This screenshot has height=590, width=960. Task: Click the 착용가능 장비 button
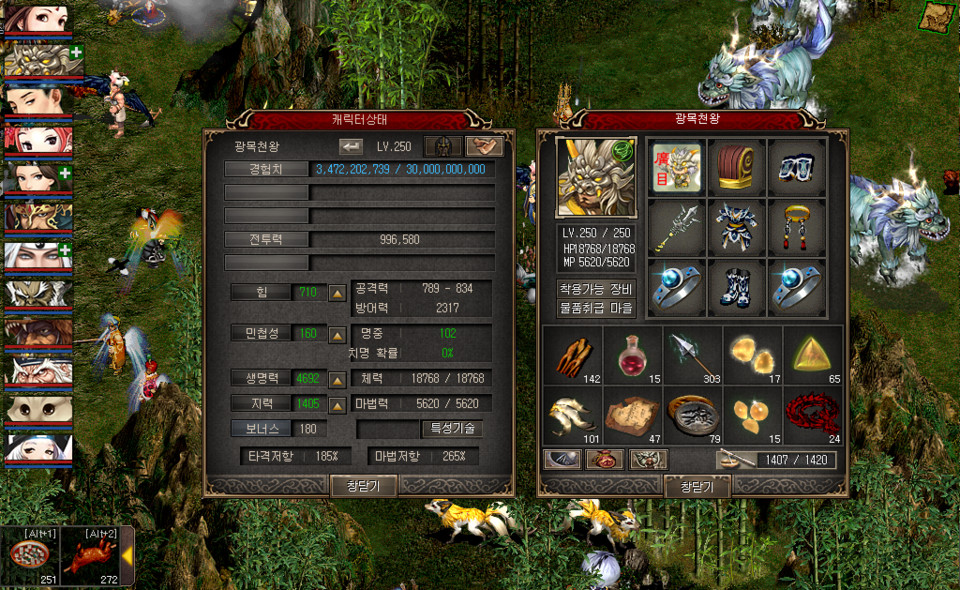pyautogui.click(x=597, y=289)
